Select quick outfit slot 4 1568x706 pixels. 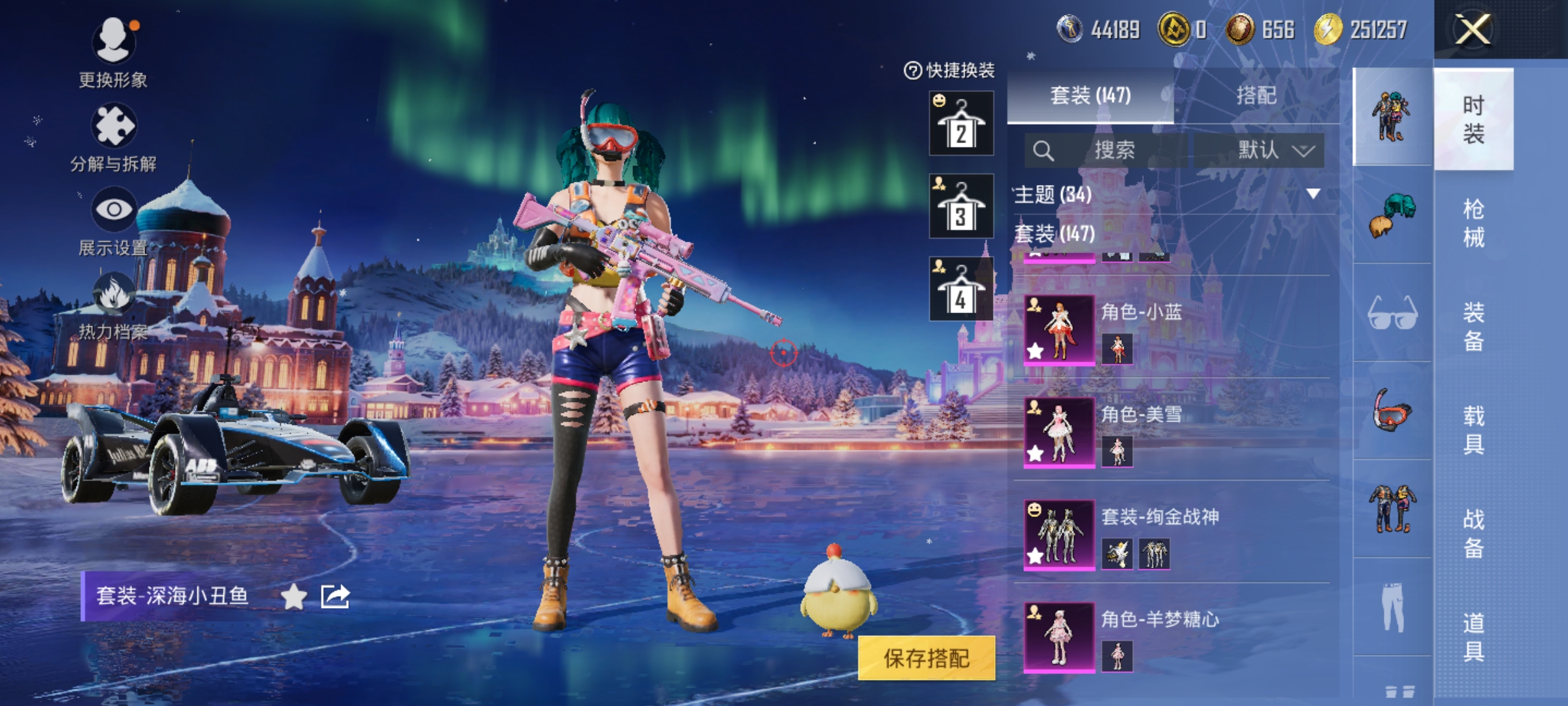point(961,290)
